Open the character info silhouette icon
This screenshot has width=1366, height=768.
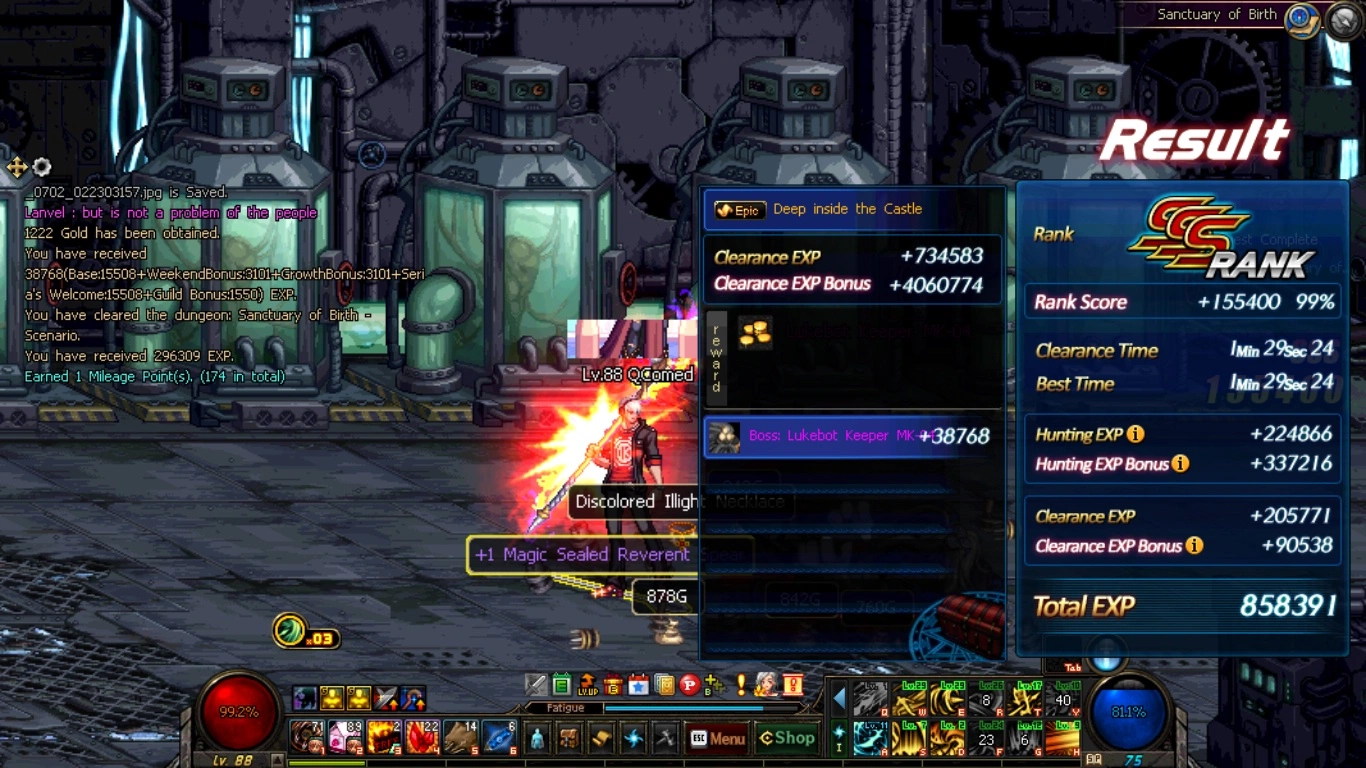coord(537,739)
